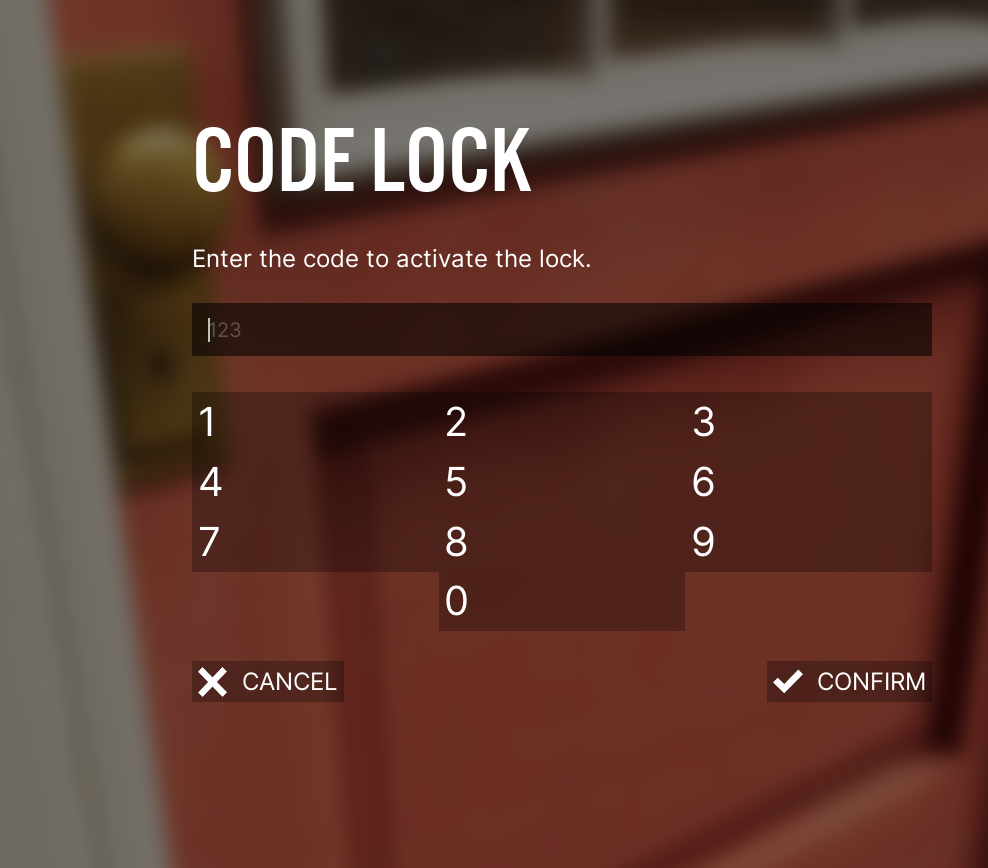Image resolution: width=988 pixels, height=868 pixels.
Task: Add digit 7 to the code
Action: pyautogui.click(x=314, y=542)
